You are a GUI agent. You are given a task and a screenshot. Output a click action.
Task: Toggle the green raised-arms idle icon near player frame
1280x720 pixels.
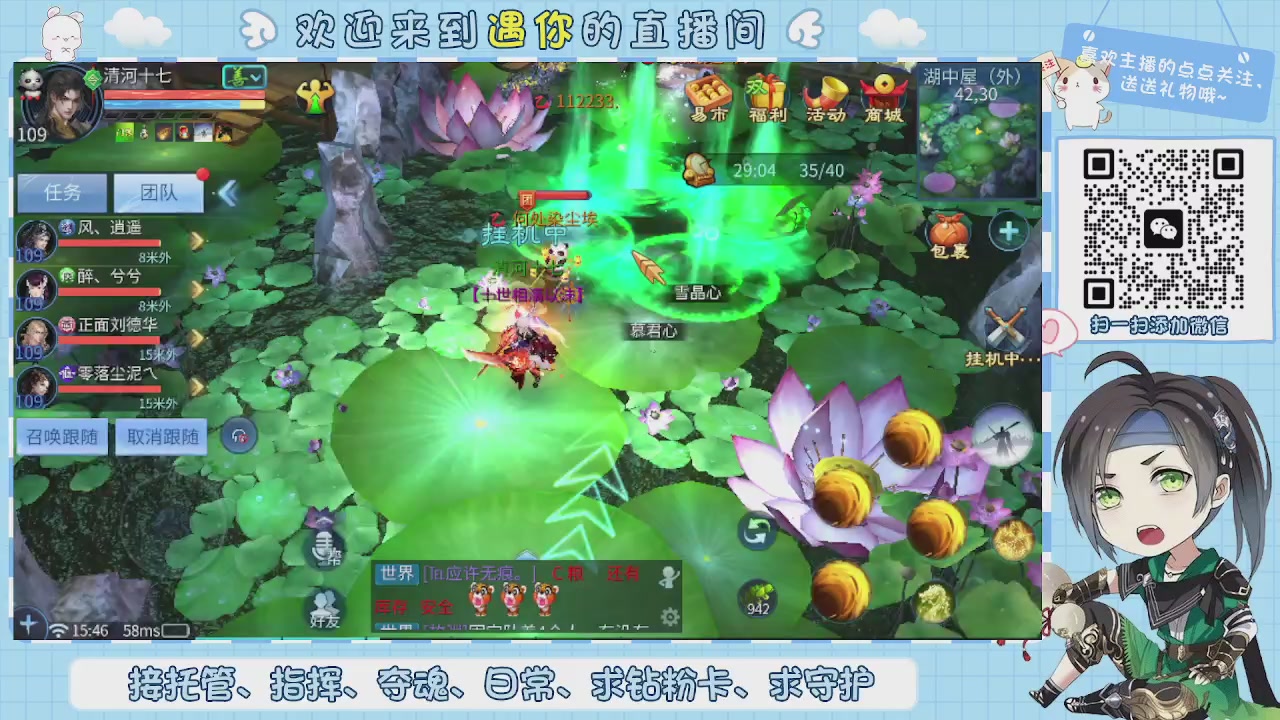tap(316, 96)
